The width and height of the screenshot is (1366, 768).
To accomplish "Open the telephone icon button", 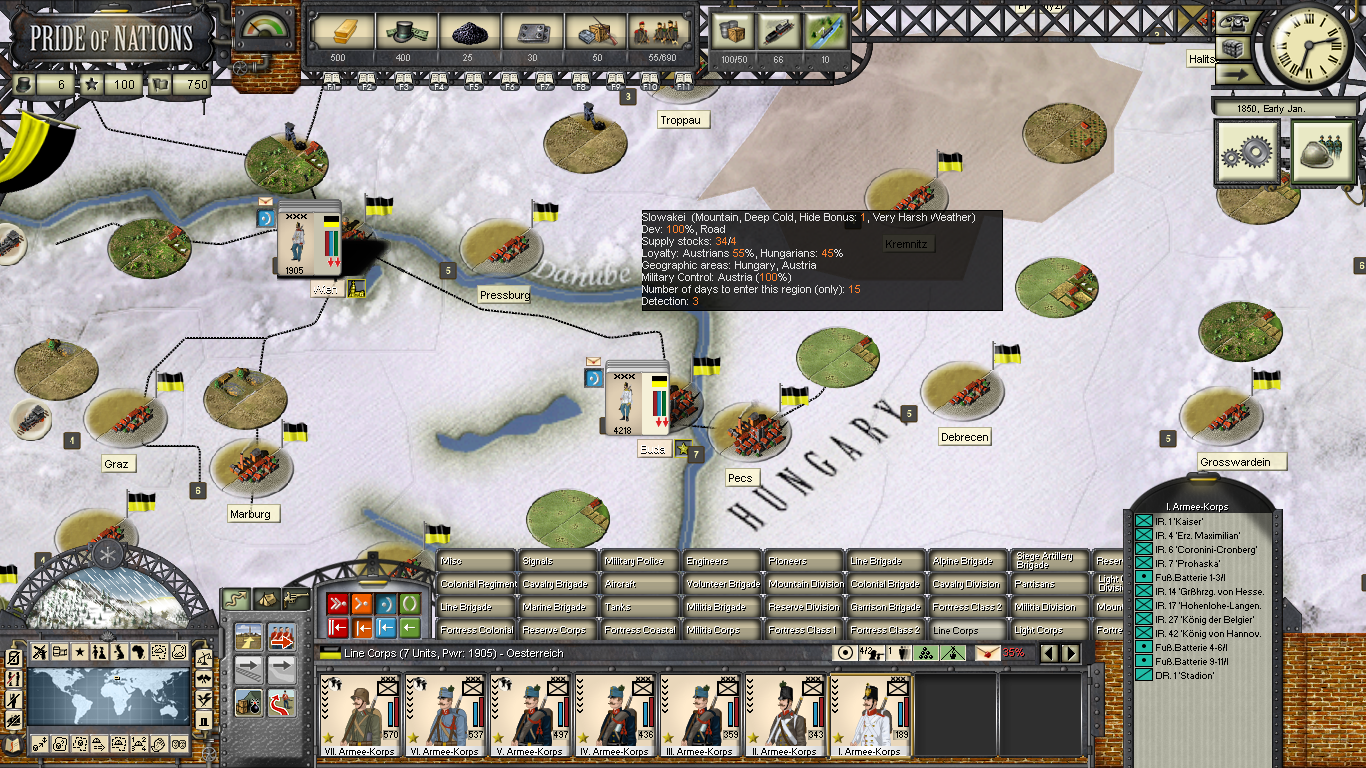I will coord(1235,24).
